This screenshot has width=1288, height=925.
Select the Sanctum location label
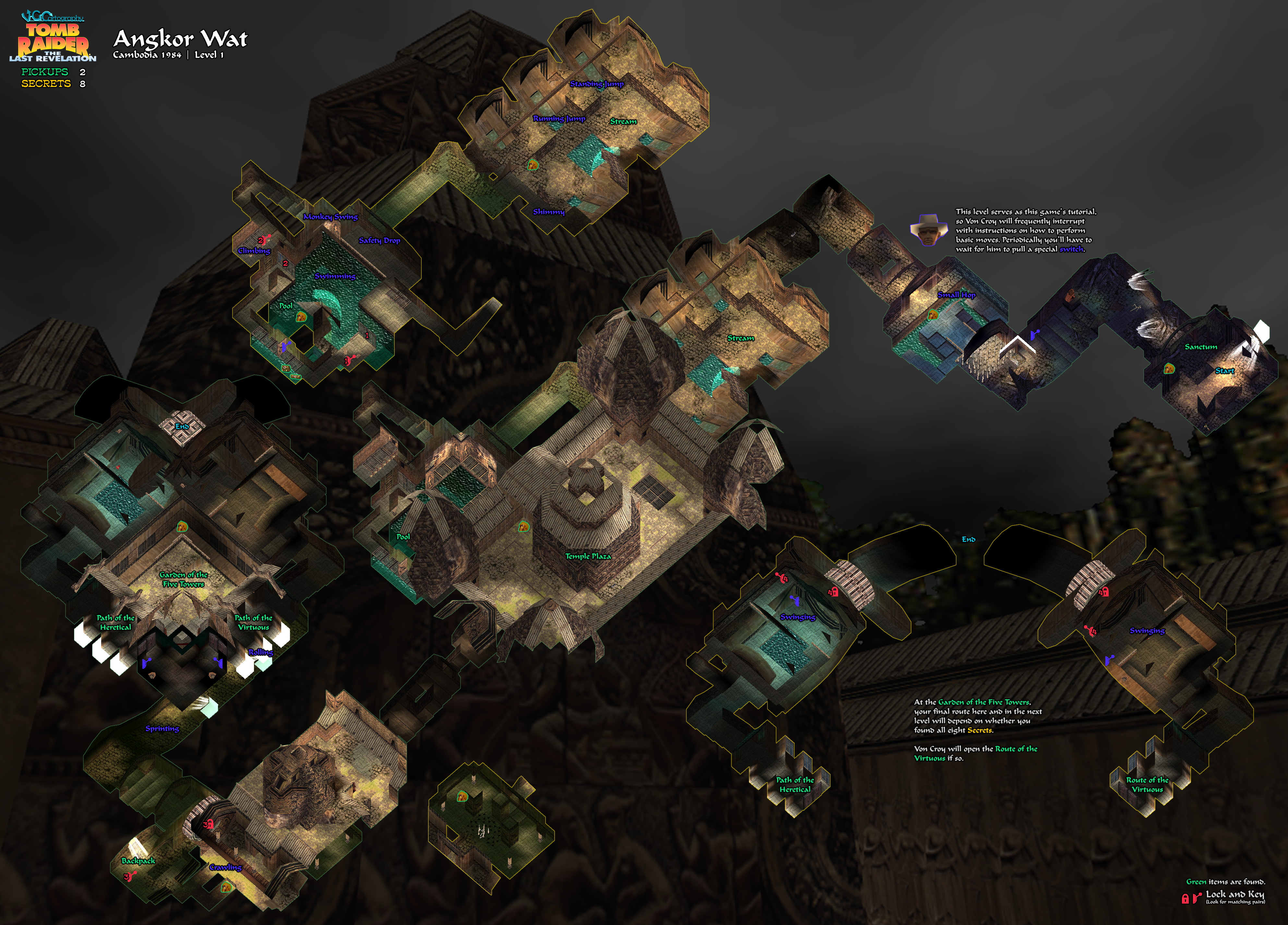point(1200,347)
